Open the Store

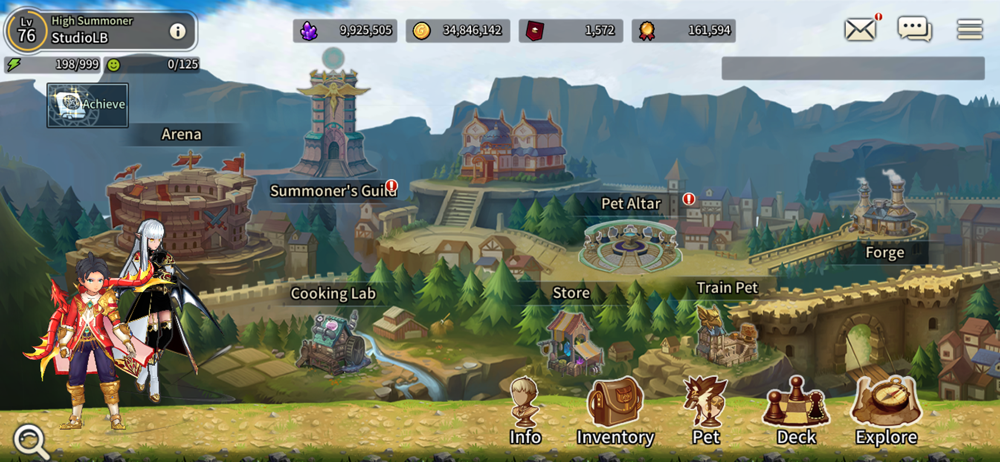[x=571, y=340]
